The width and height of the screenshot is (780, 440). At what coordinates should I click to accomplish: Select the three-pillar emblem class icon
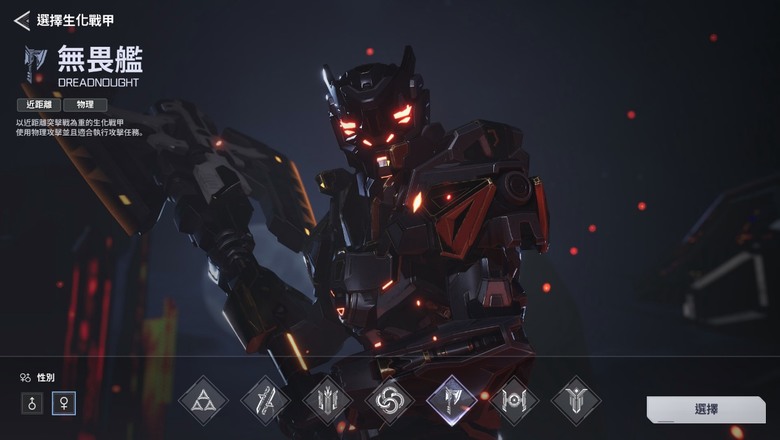327,401
